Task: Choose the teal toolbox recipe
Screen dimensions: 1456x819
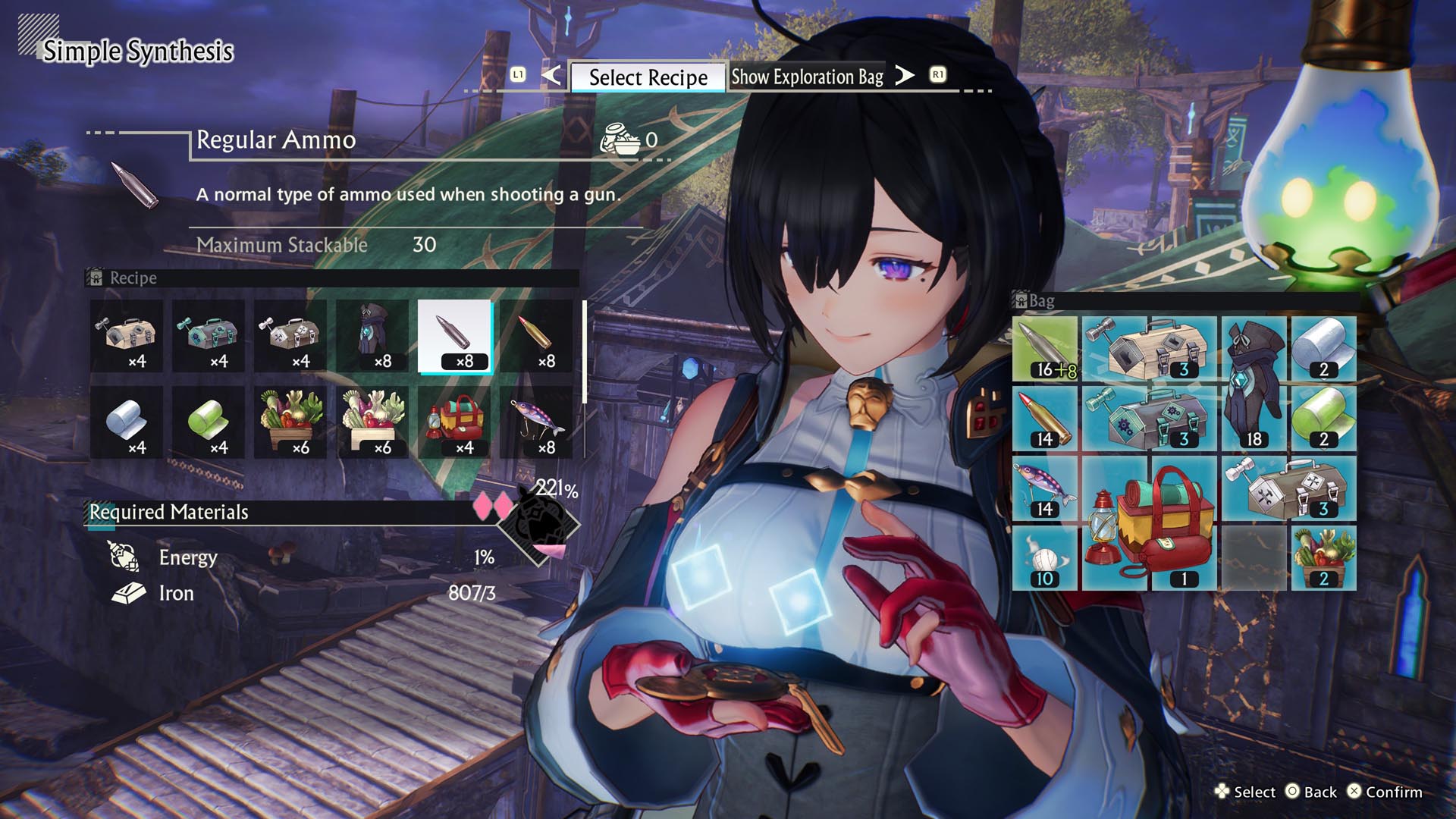Action: pyautogui.click(x=209, y=336)
